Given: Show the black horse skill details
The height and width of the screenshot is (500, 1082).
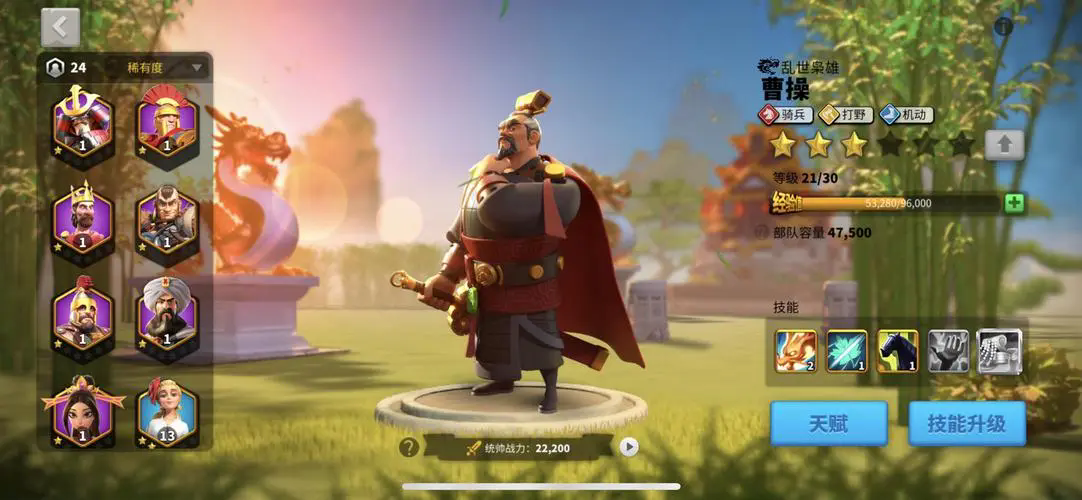Looking at the screenshot, I should 898,352.
